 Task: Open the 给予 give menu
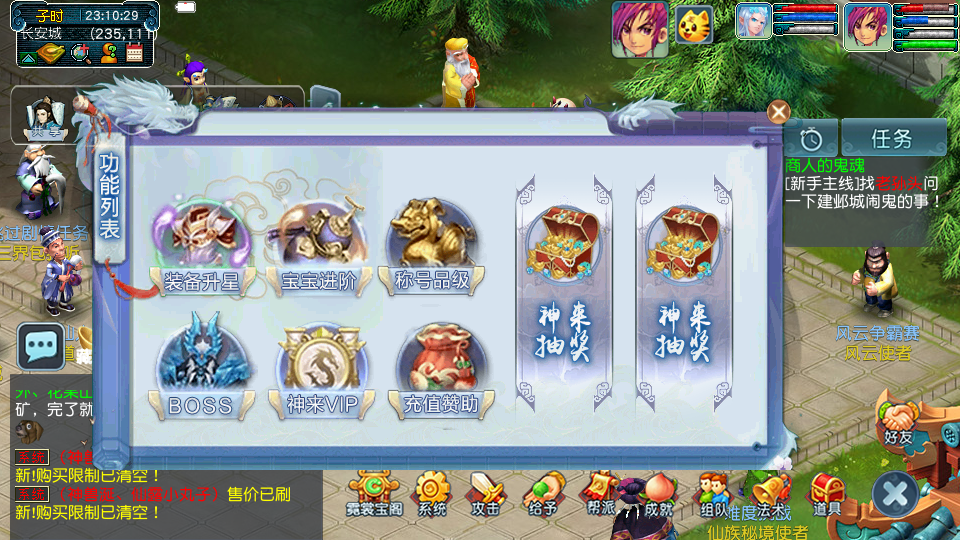[x=542, y=494]
